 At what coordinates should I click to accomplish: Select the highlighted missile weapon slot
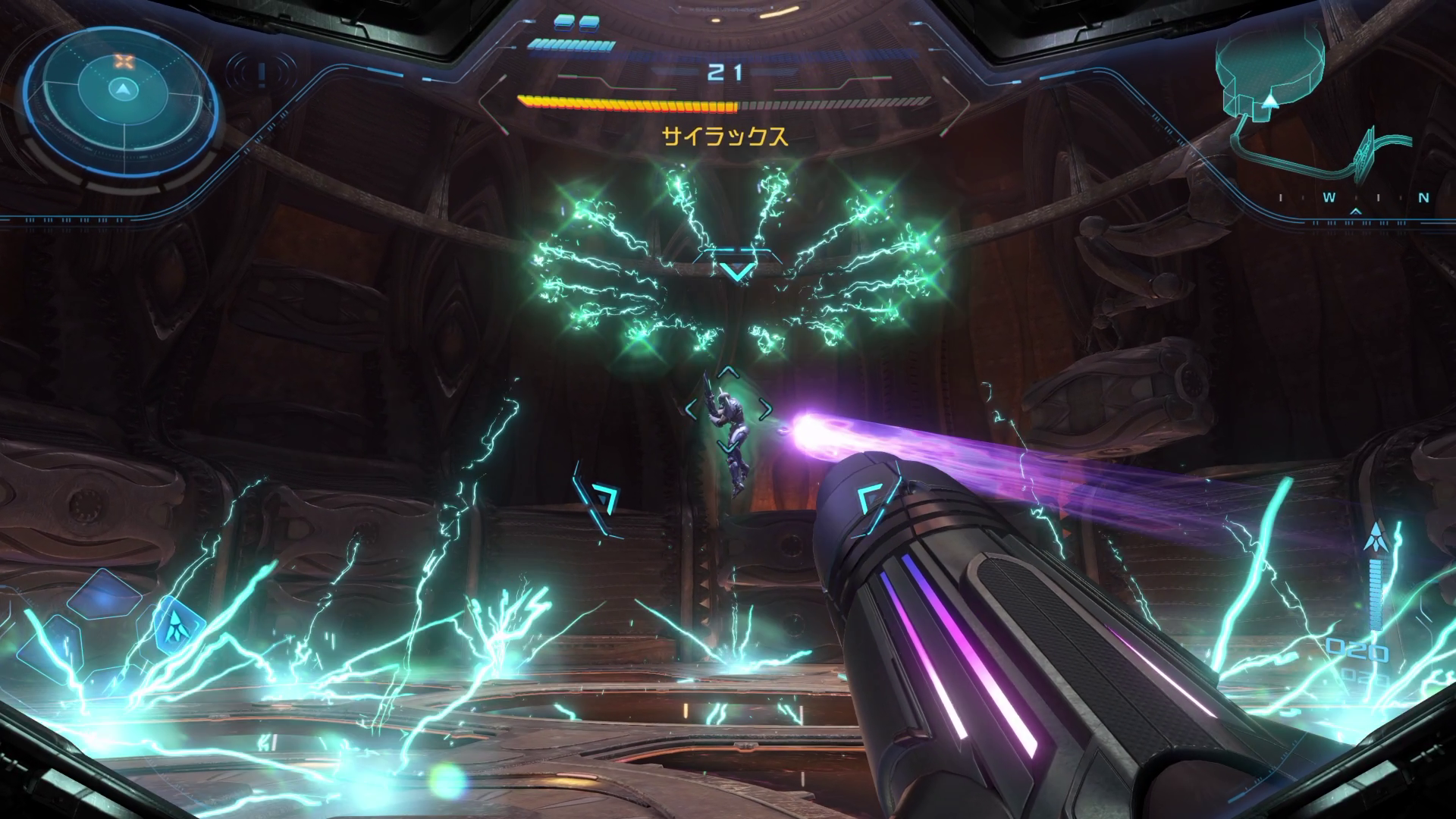point(179,625)
